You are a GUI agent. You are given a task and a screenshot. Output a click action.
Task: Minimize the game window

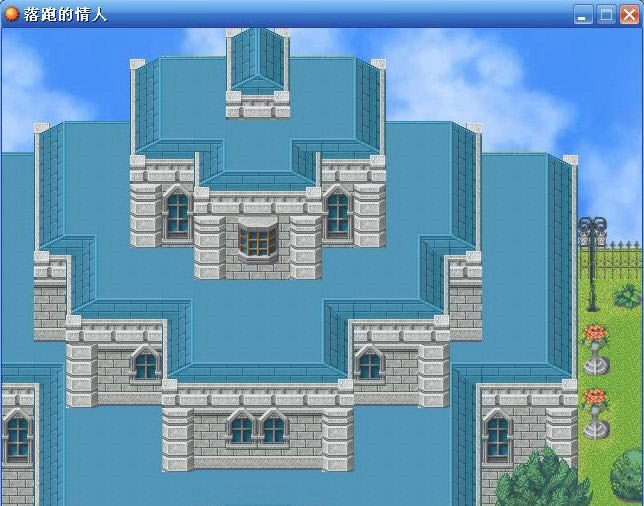583,14
